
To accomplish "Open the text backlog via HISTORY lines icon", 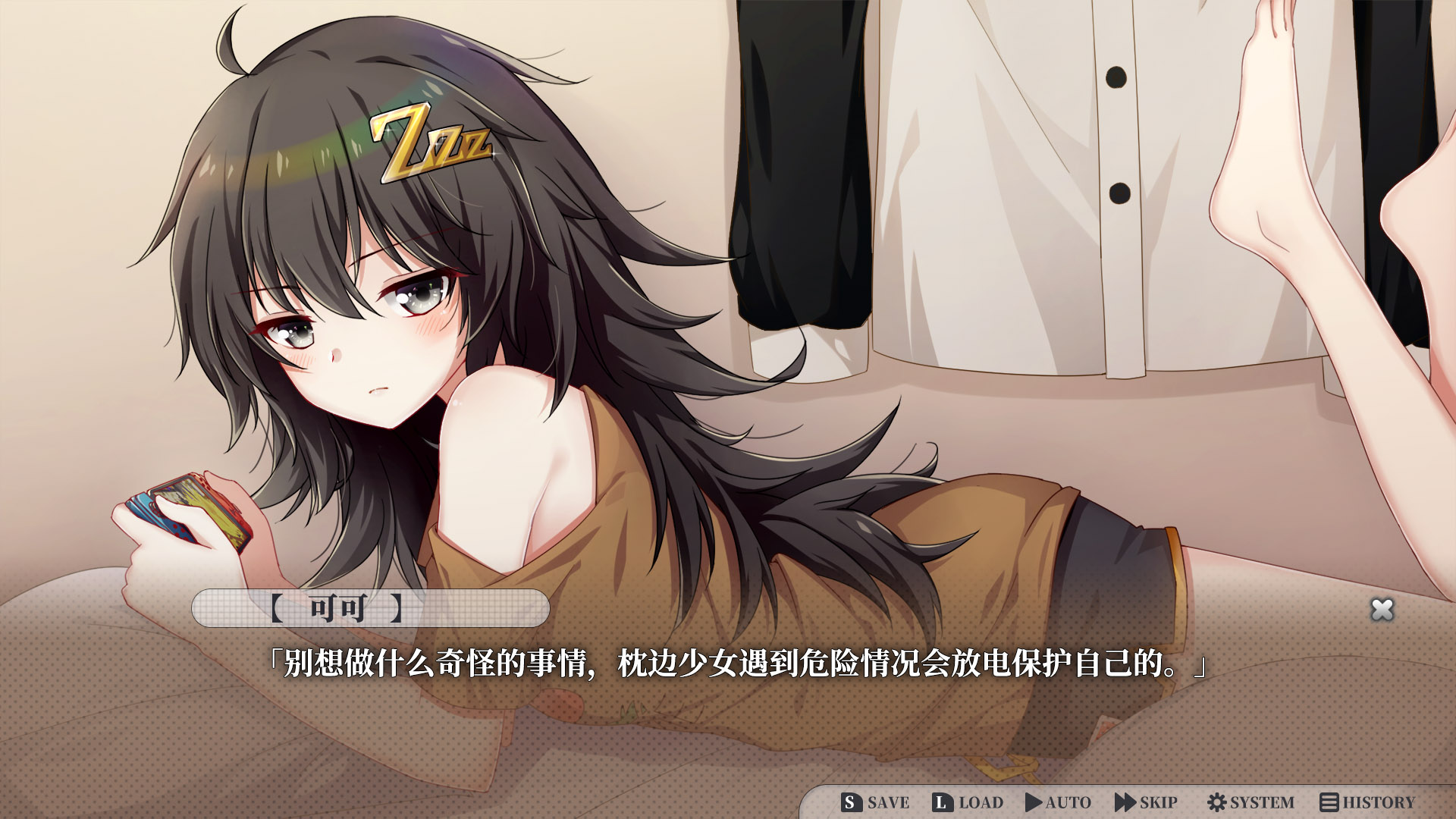I will click(x=1329, y=802).
